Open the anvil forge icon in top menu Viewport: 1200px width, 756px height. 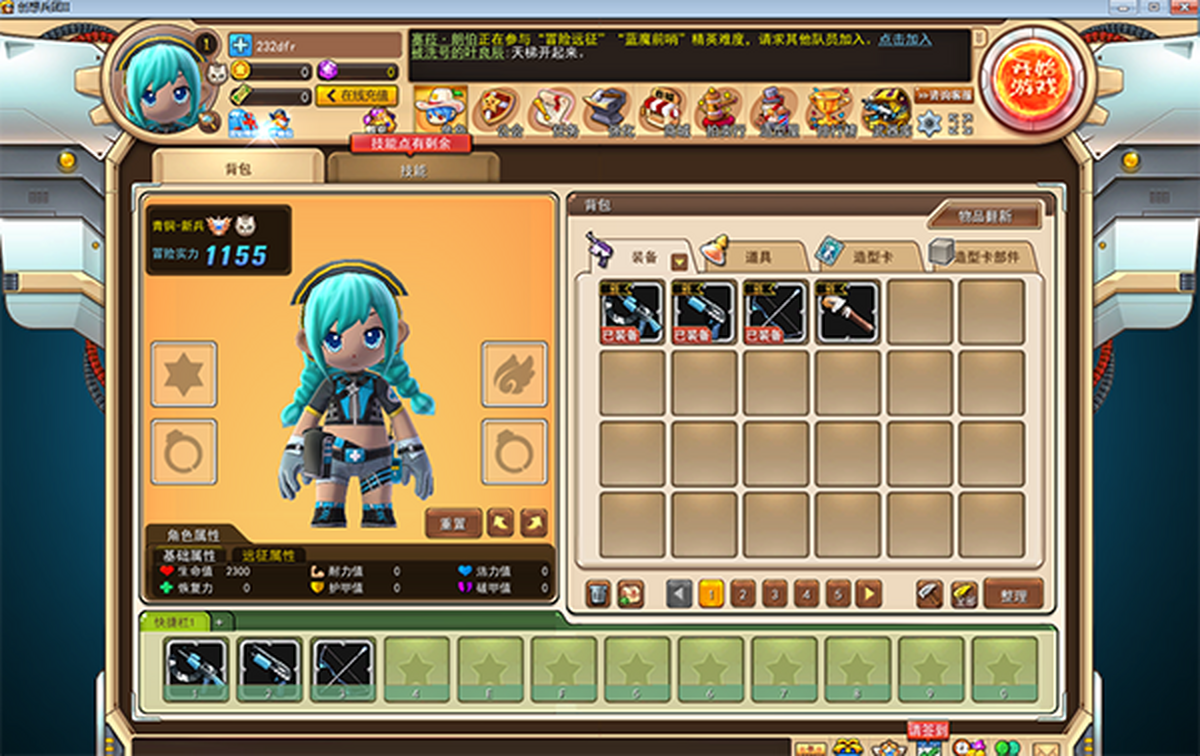click(605, 109)
